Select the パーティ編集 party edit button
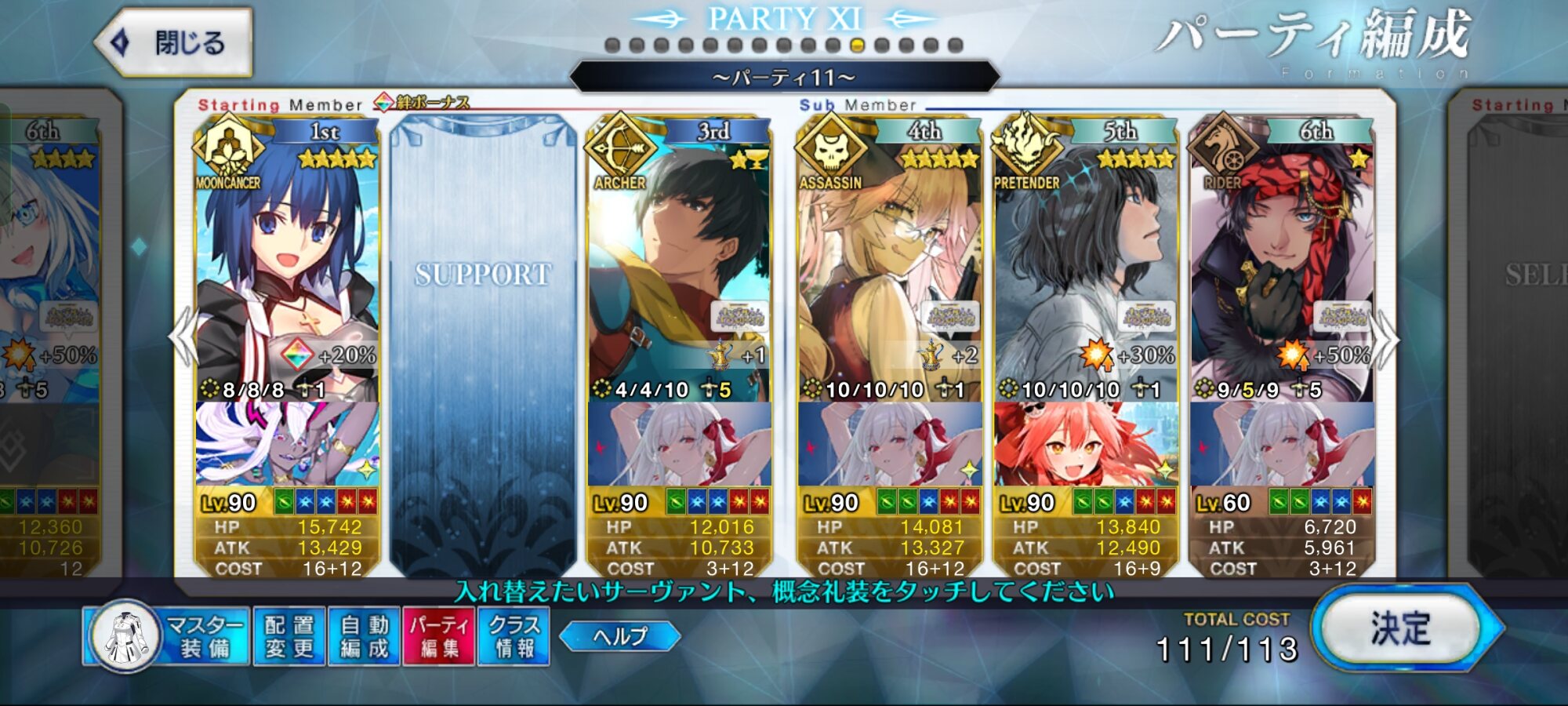Image resolution: width=1568 pixels, height=706 pixels. click(x=439, y=636)
